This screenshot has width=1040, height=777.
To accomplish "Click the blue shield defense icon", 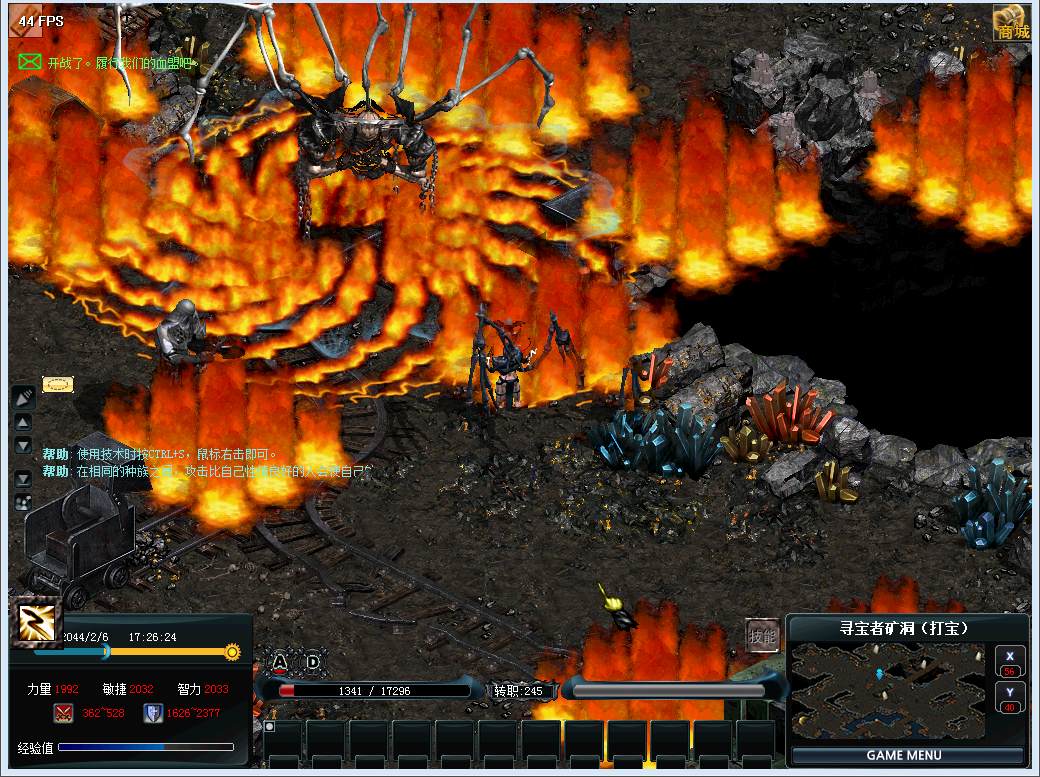I will coord(153,713).
